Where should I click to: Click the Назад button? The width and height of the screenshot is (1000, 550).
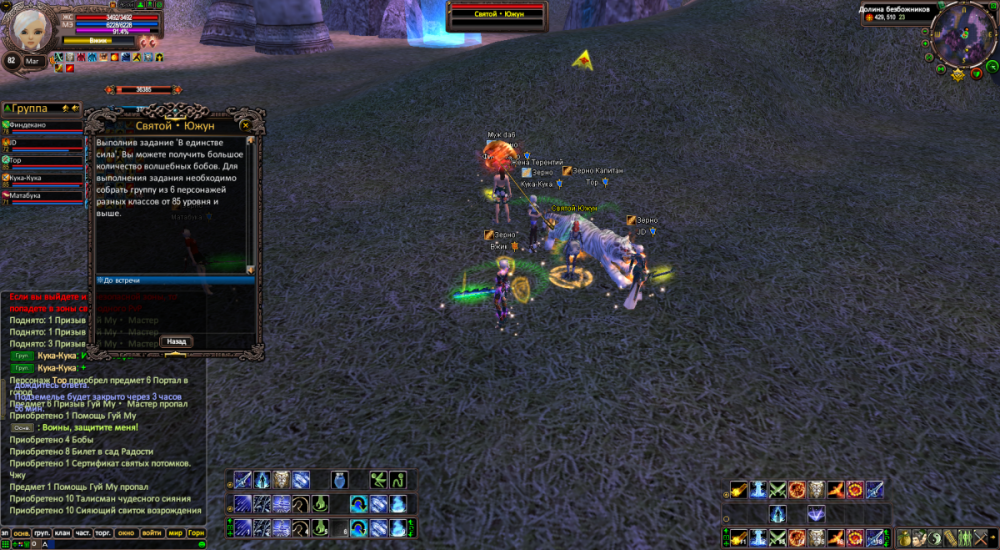176,341
